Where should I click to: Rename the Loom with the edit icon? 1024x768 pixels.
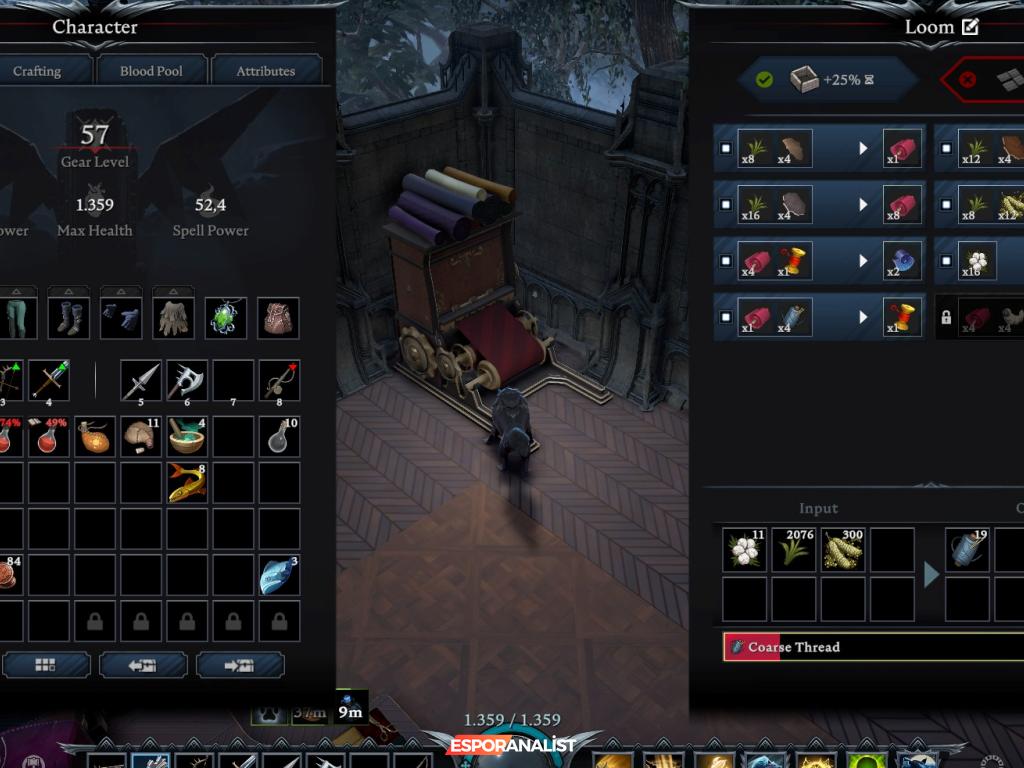pyautogui.click(x=970, y=27)
